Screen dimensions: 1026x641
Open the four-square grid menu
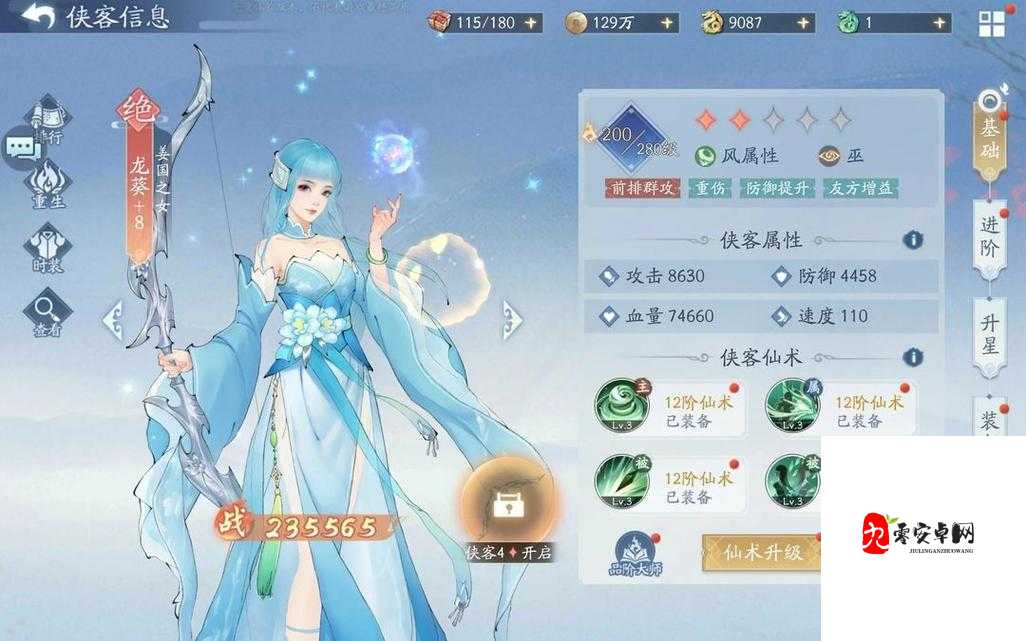[x=991, y=24]
